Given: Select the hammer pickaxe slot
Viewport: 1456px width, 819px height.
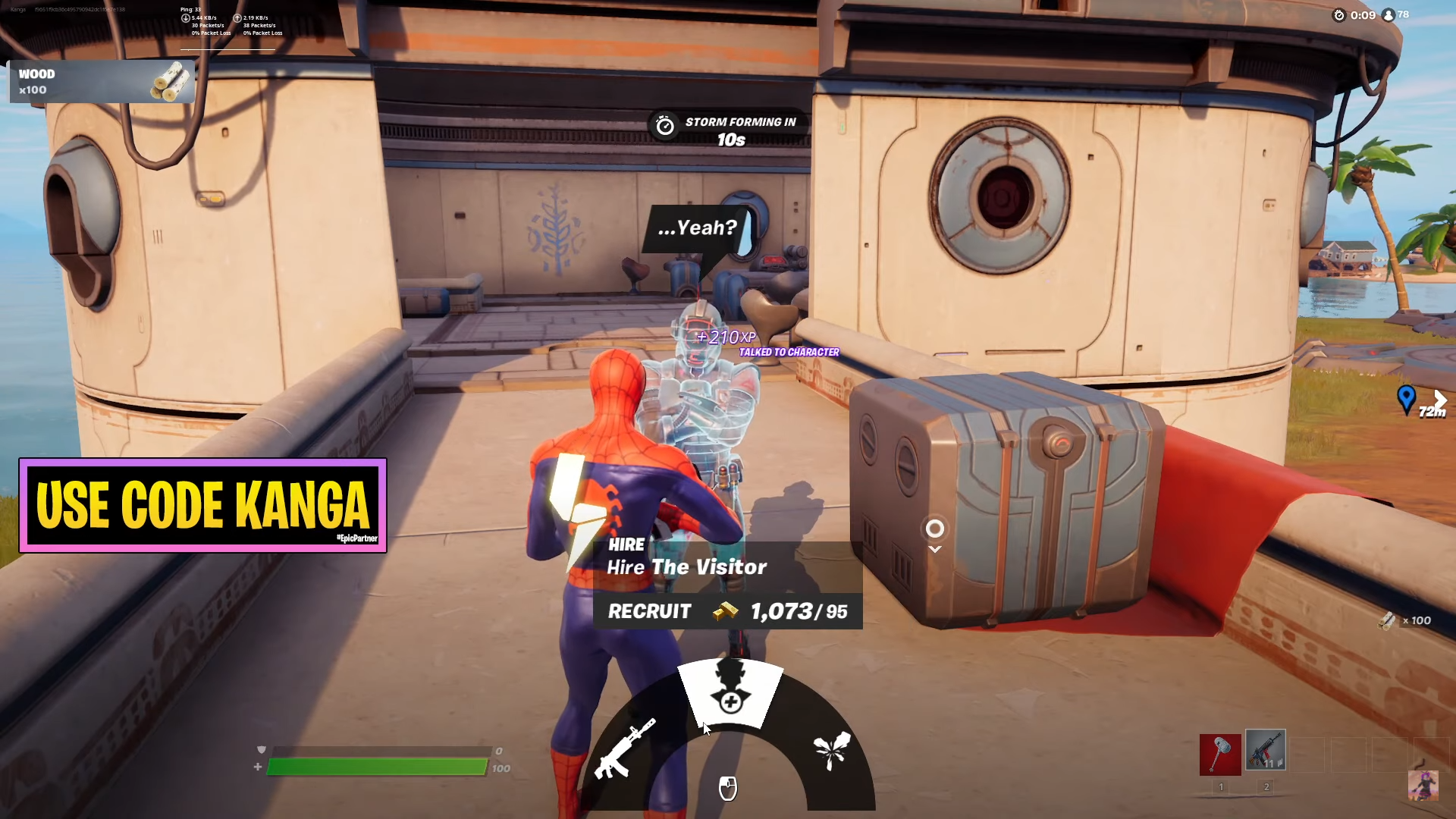Looking at the screenshot, I should click(1219, 754).
